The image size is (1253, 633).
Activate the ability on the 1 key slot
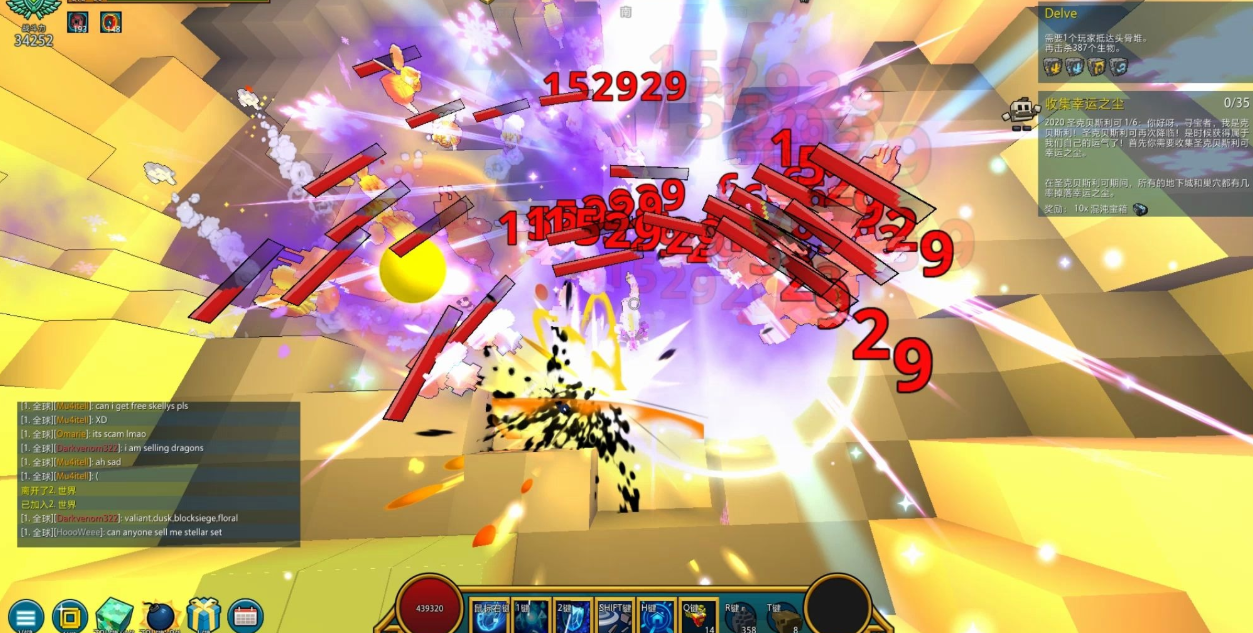531,616
